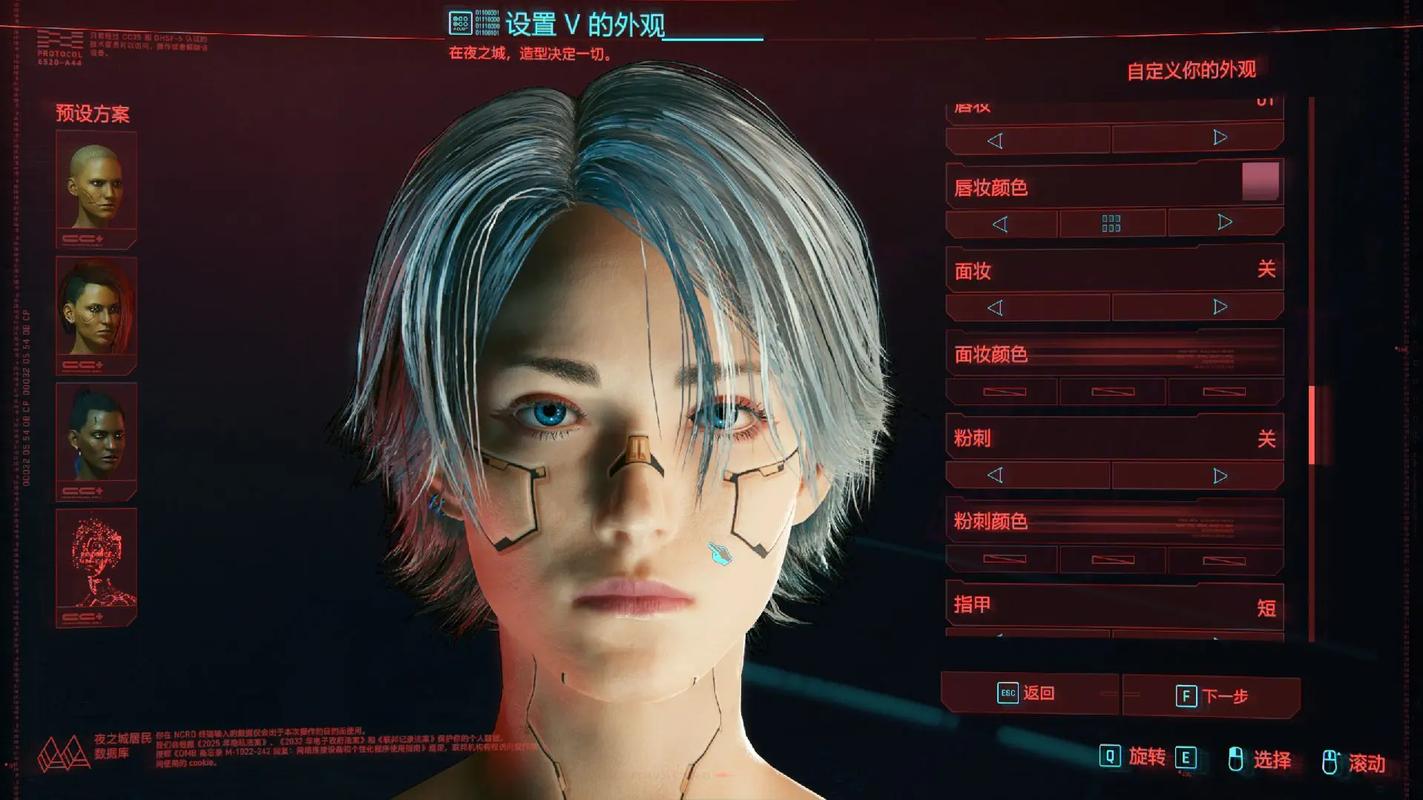Click the pink lip color swatch

(1260, 181)
